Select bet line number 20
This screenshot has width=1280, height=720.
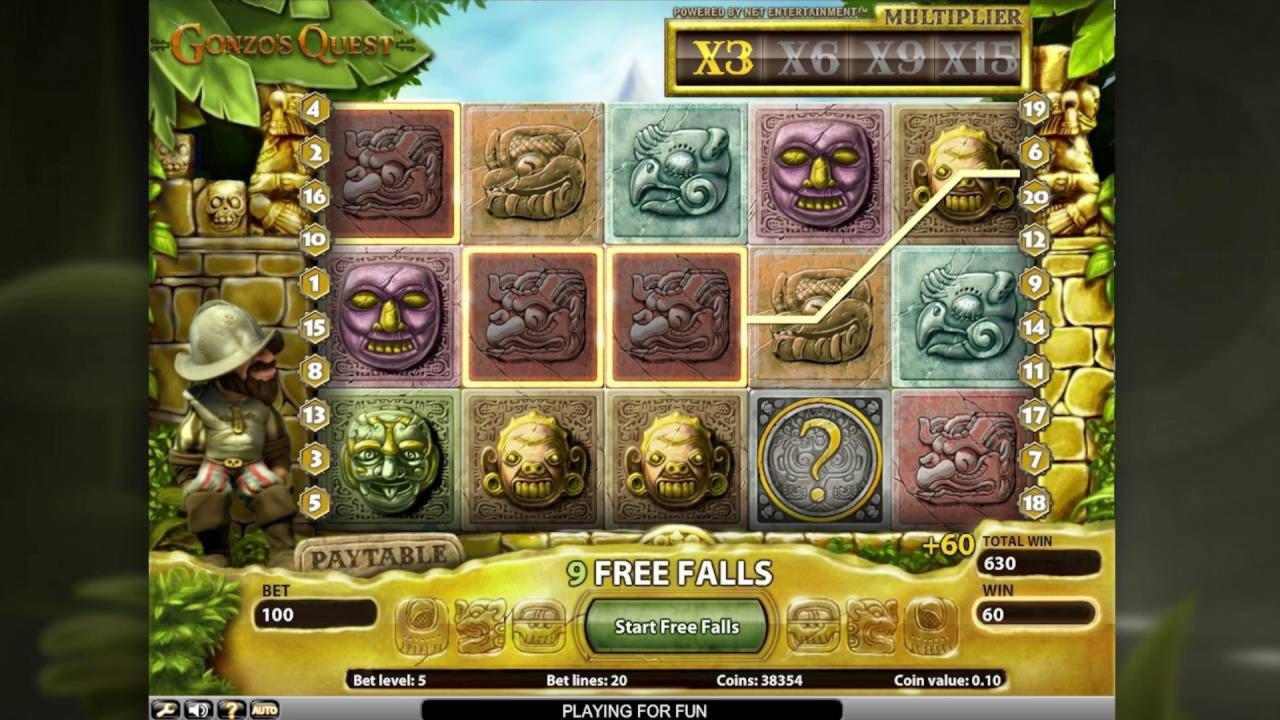pos(1034,197)
